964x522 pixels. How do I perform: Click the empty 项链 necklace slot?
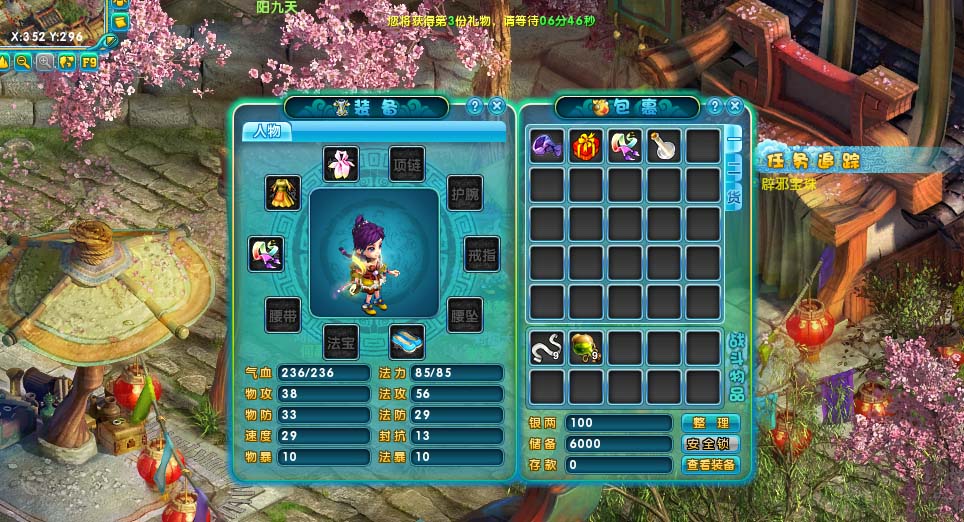(406, 164)
